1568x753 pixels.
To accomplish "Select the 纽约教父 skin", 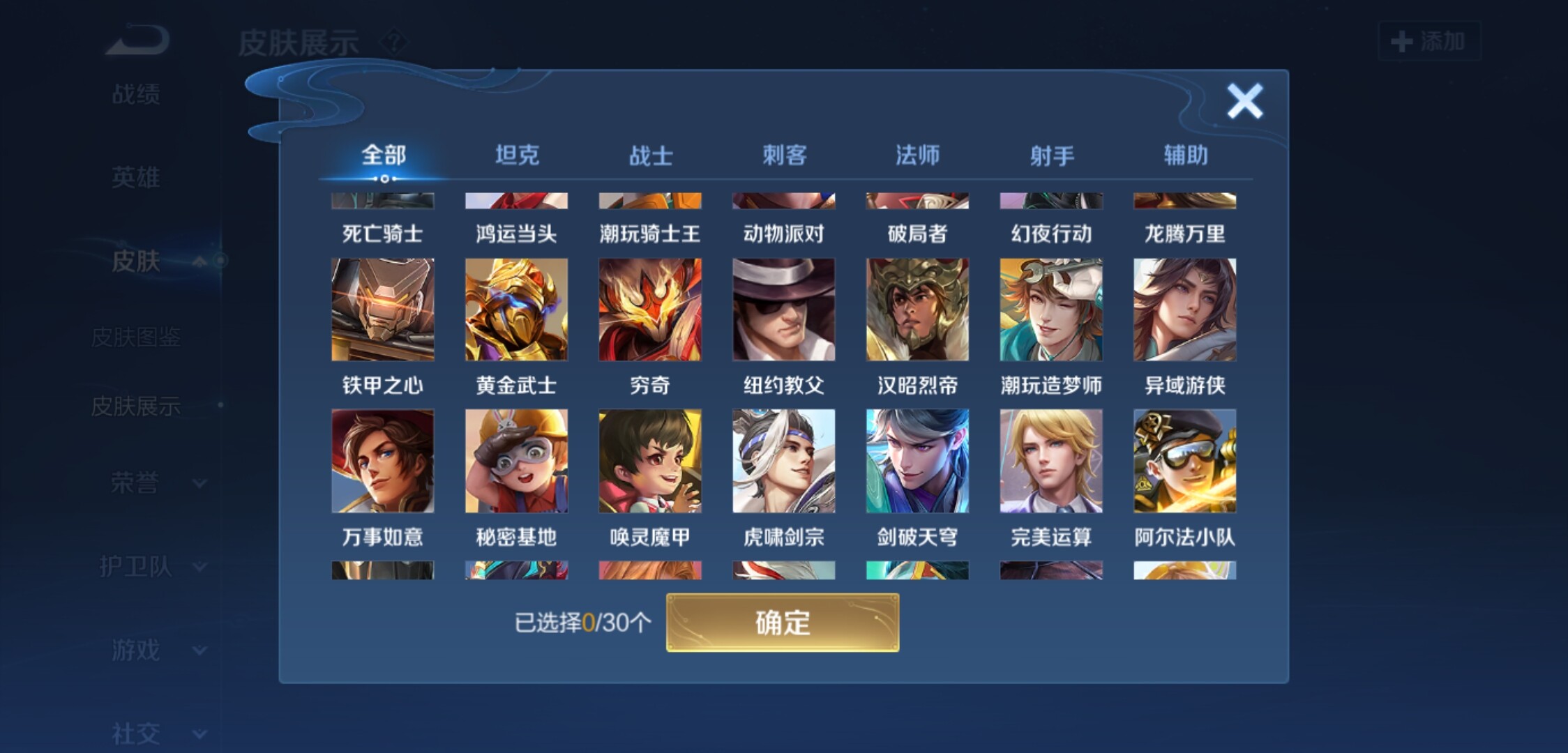I will 783,310.
